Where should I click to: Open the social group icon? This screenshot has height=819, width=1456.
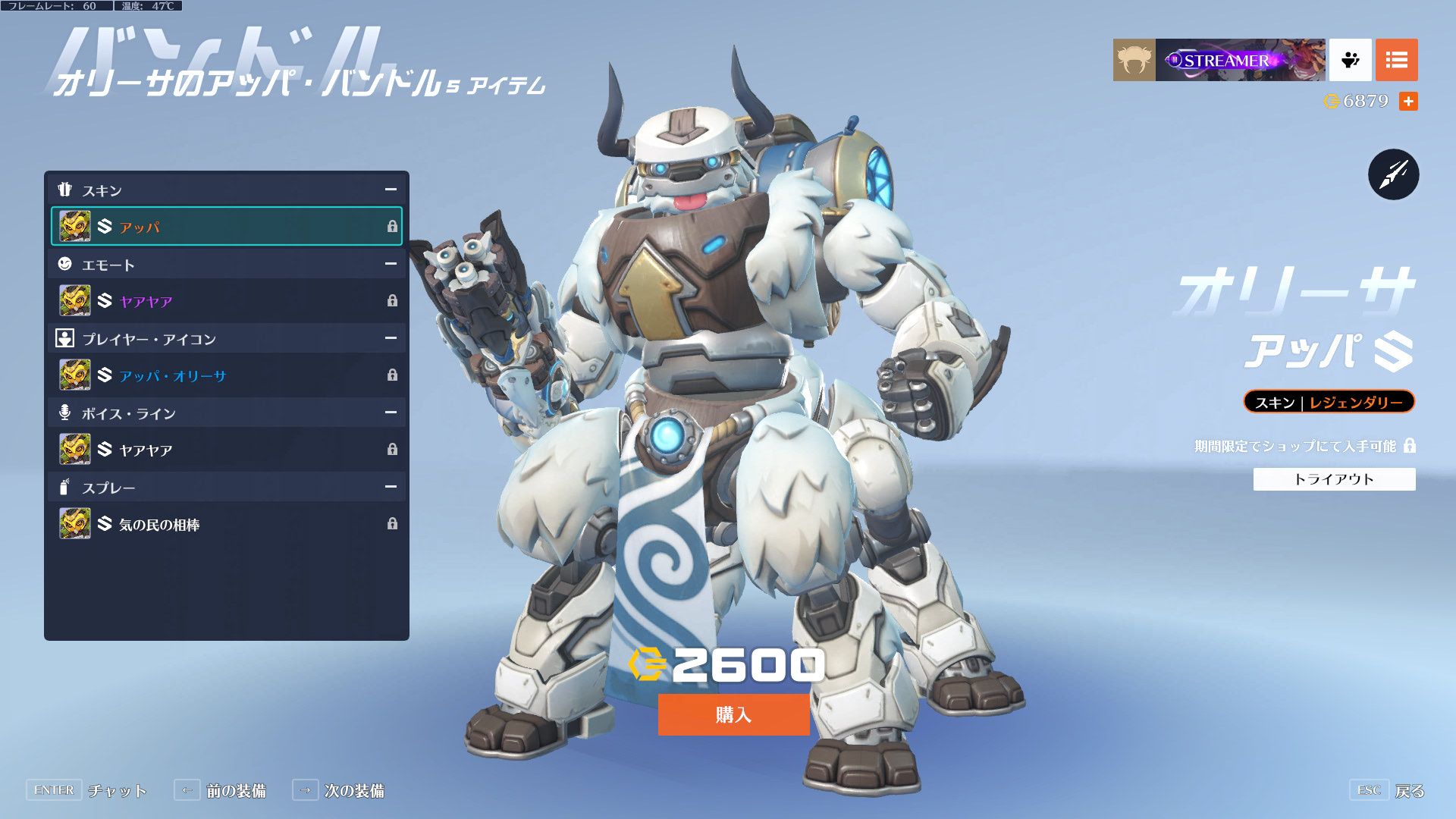(x=1350, y=60)
